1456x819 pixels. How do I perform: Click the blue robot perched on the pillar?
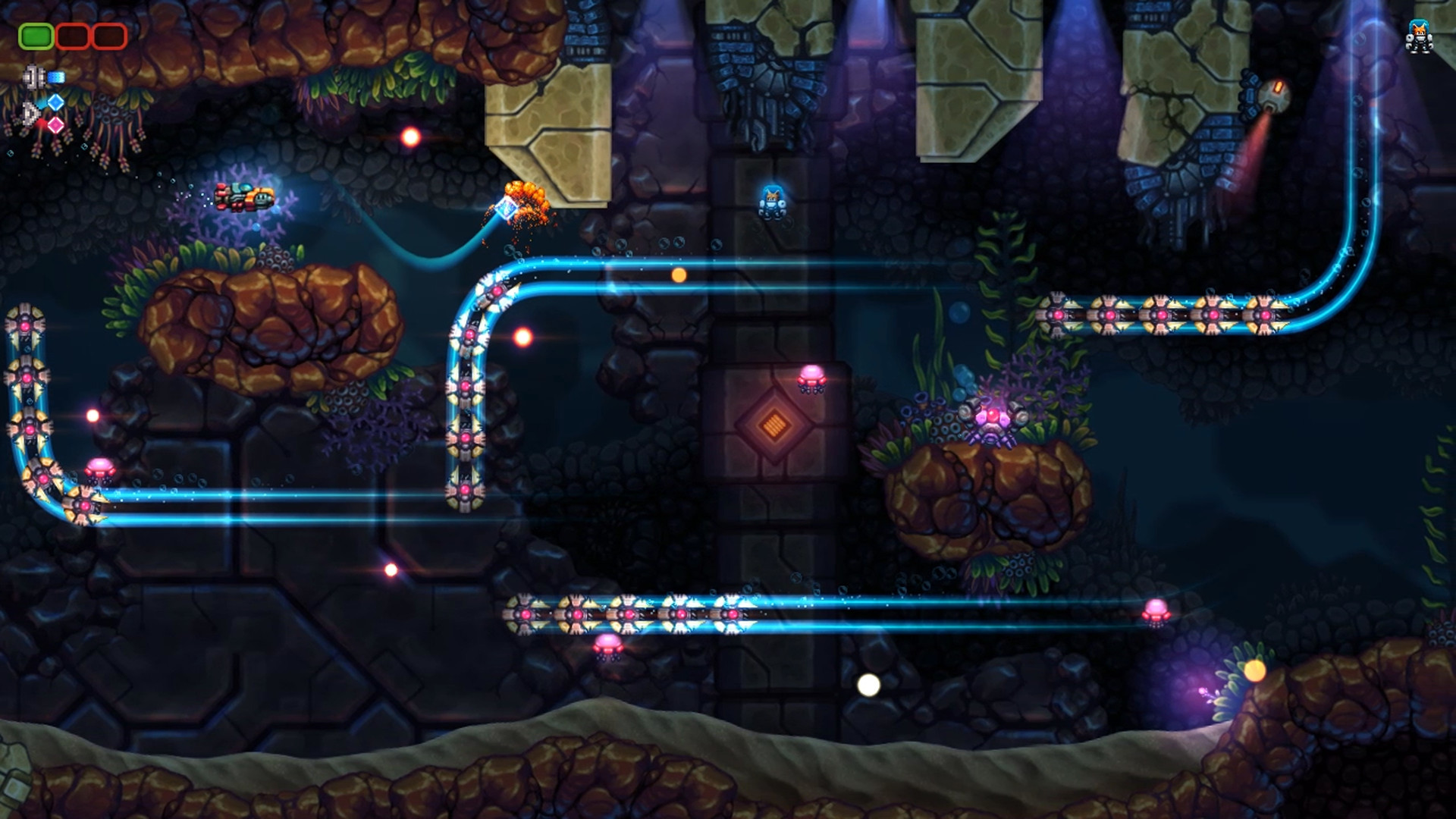[772, 202]
